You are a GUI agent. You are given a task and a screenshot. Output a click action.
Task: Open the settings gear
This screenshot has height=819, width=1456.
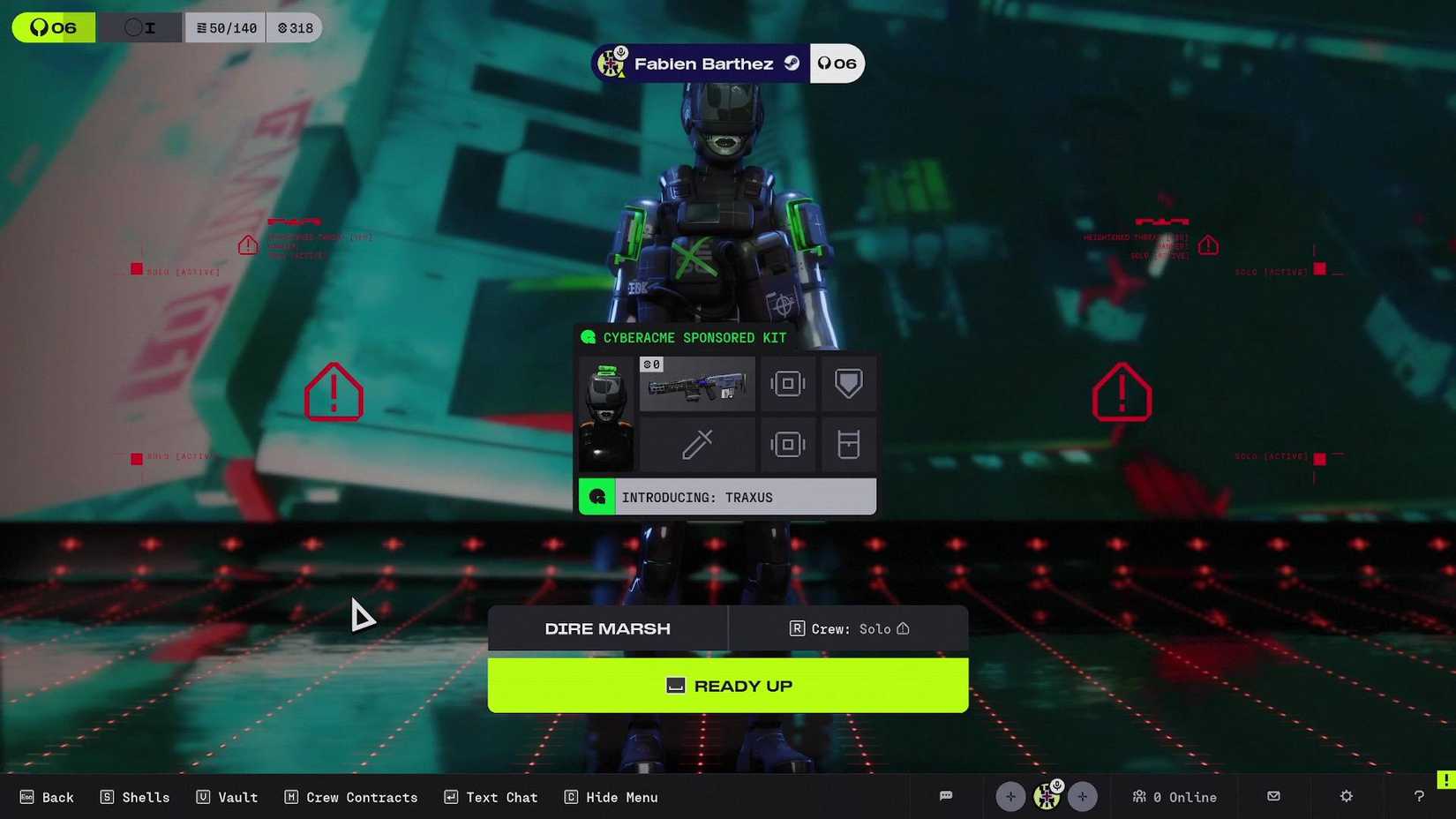(x=1346, y=796)
